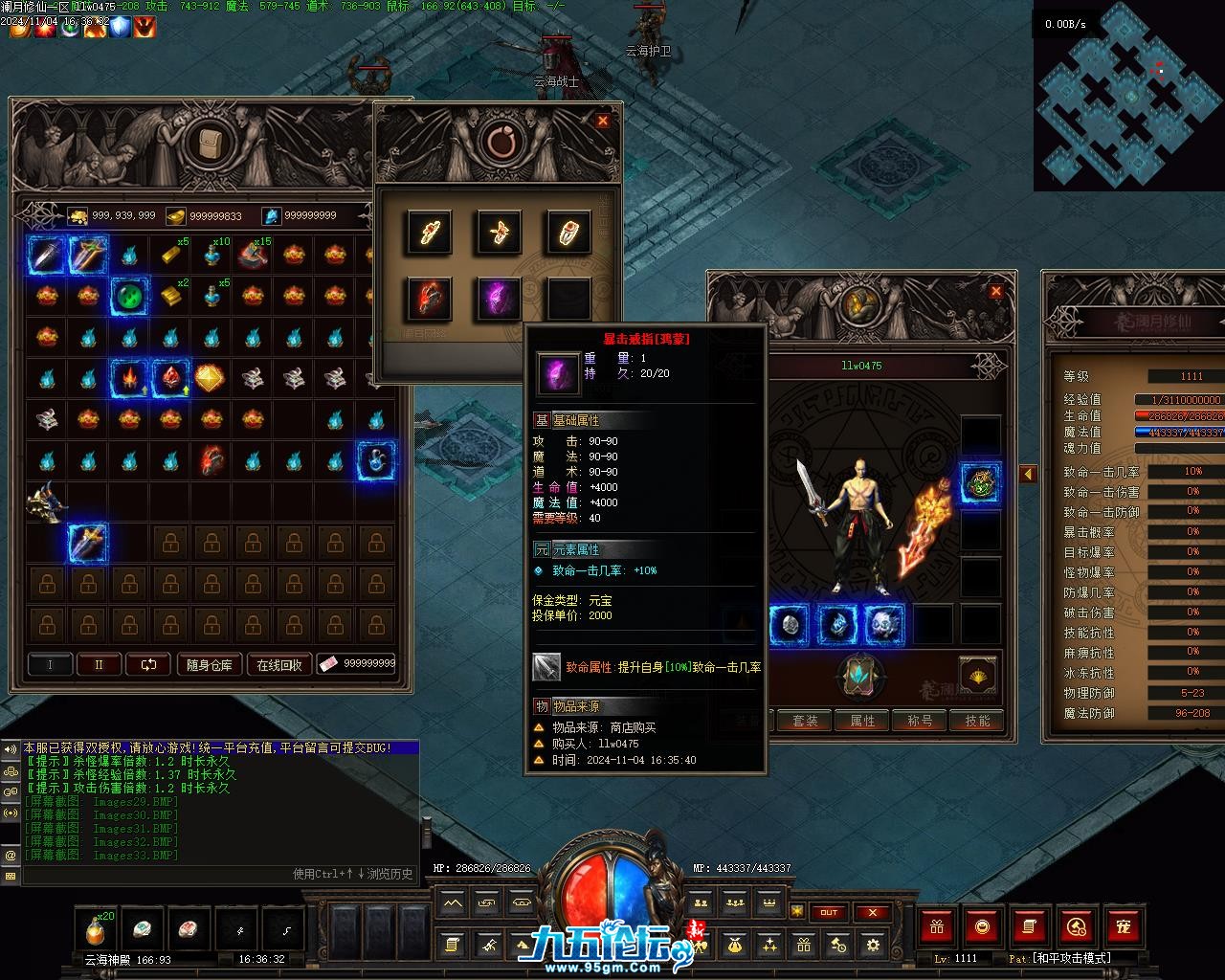Close the ring equipment panel
The image size is (1225, 980).
(602, 121)
